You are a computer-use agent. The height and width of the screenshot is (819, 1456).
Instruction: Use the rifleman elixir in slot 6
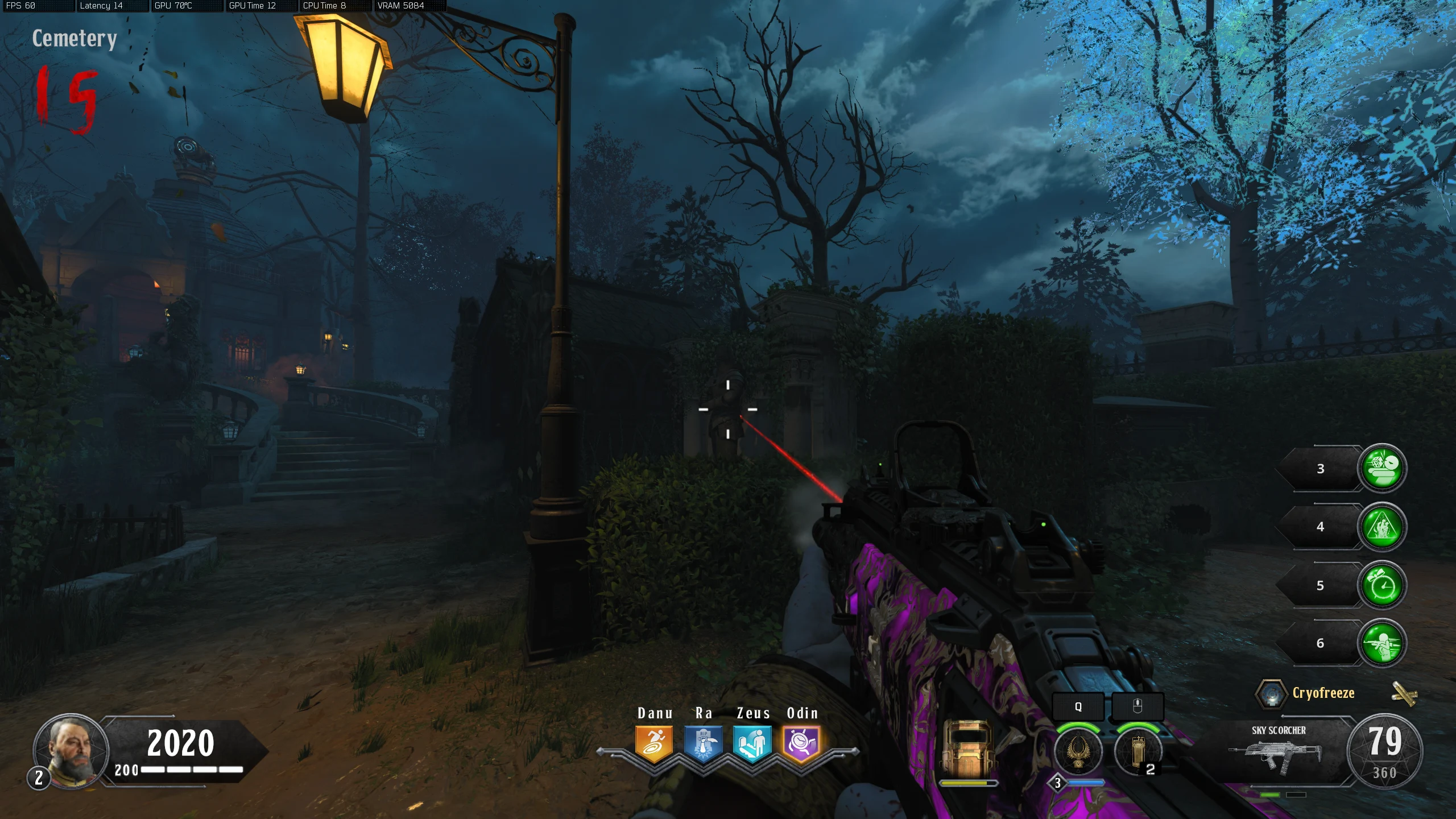1382,643
